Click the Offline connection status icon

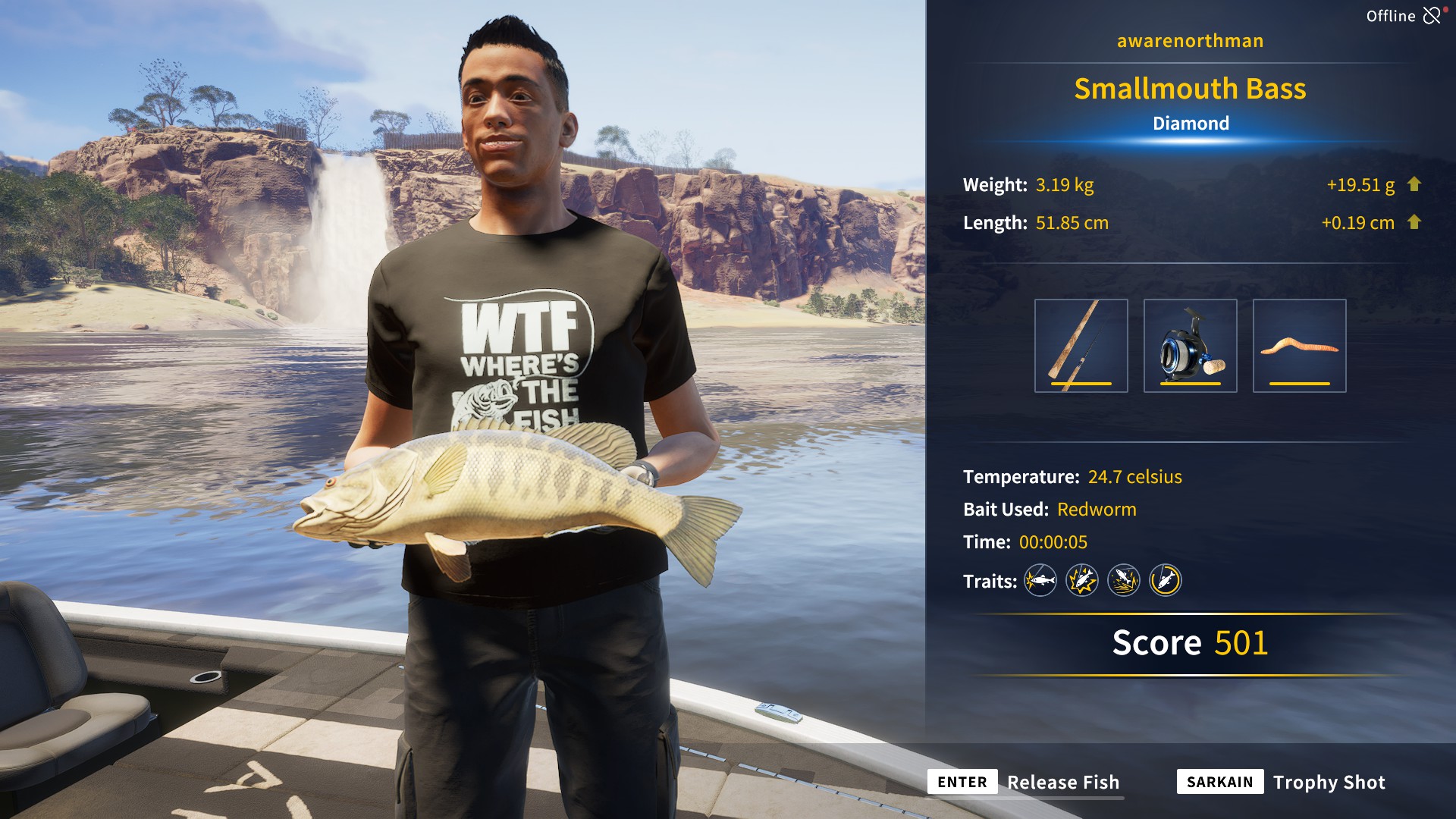pyautogui.click(x=1432, y=14)
